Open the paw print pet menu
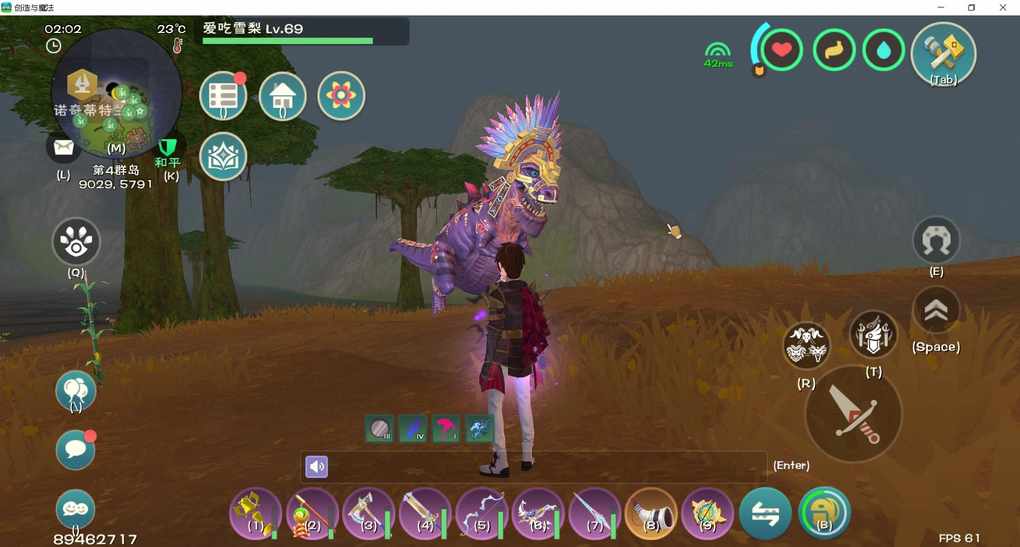Viewport: 1020px width, 547px height. (x=76, y=242)
